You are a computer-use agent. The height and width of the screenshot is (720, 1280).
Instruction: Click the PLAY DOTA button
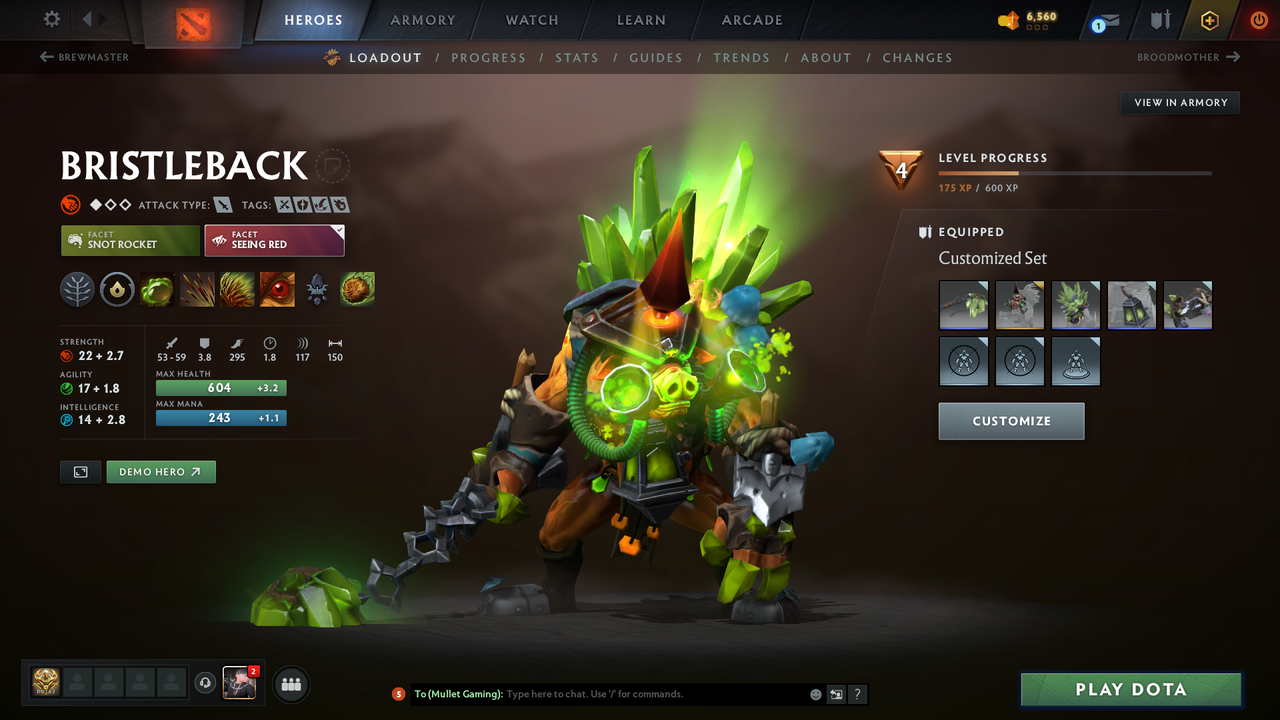coord(1130,689)
